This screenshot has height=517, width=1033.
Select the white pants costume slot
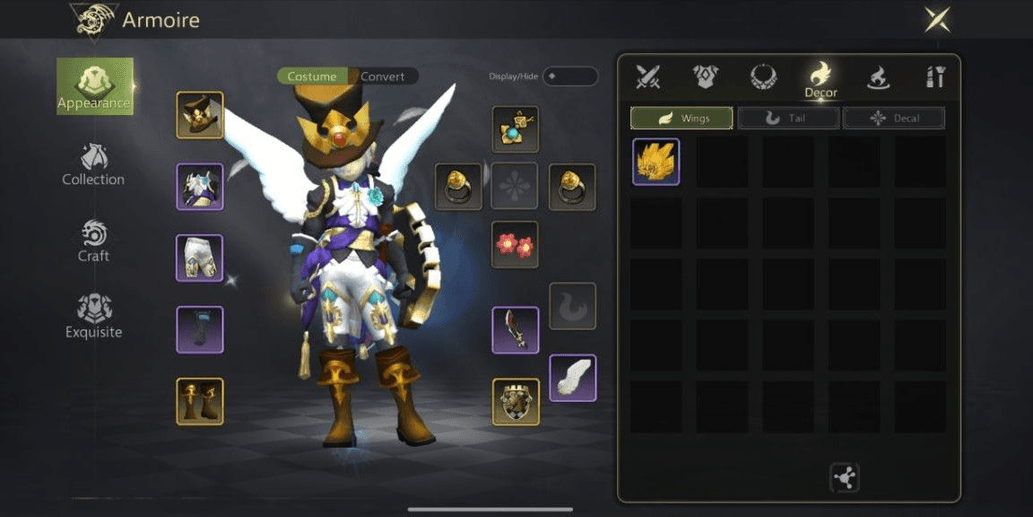click(200, 258)
